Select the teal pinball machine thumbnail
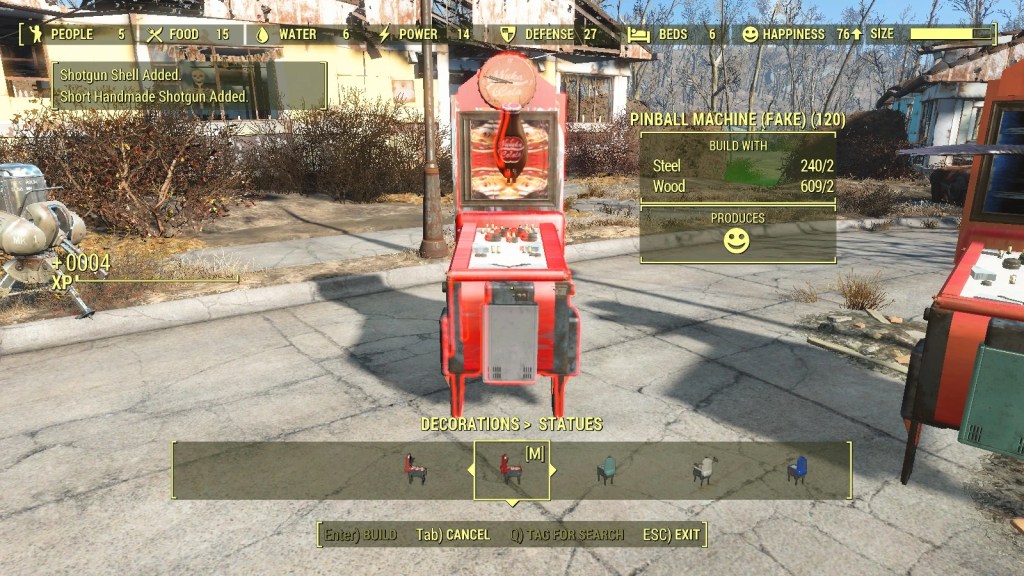 click(606, 470)
